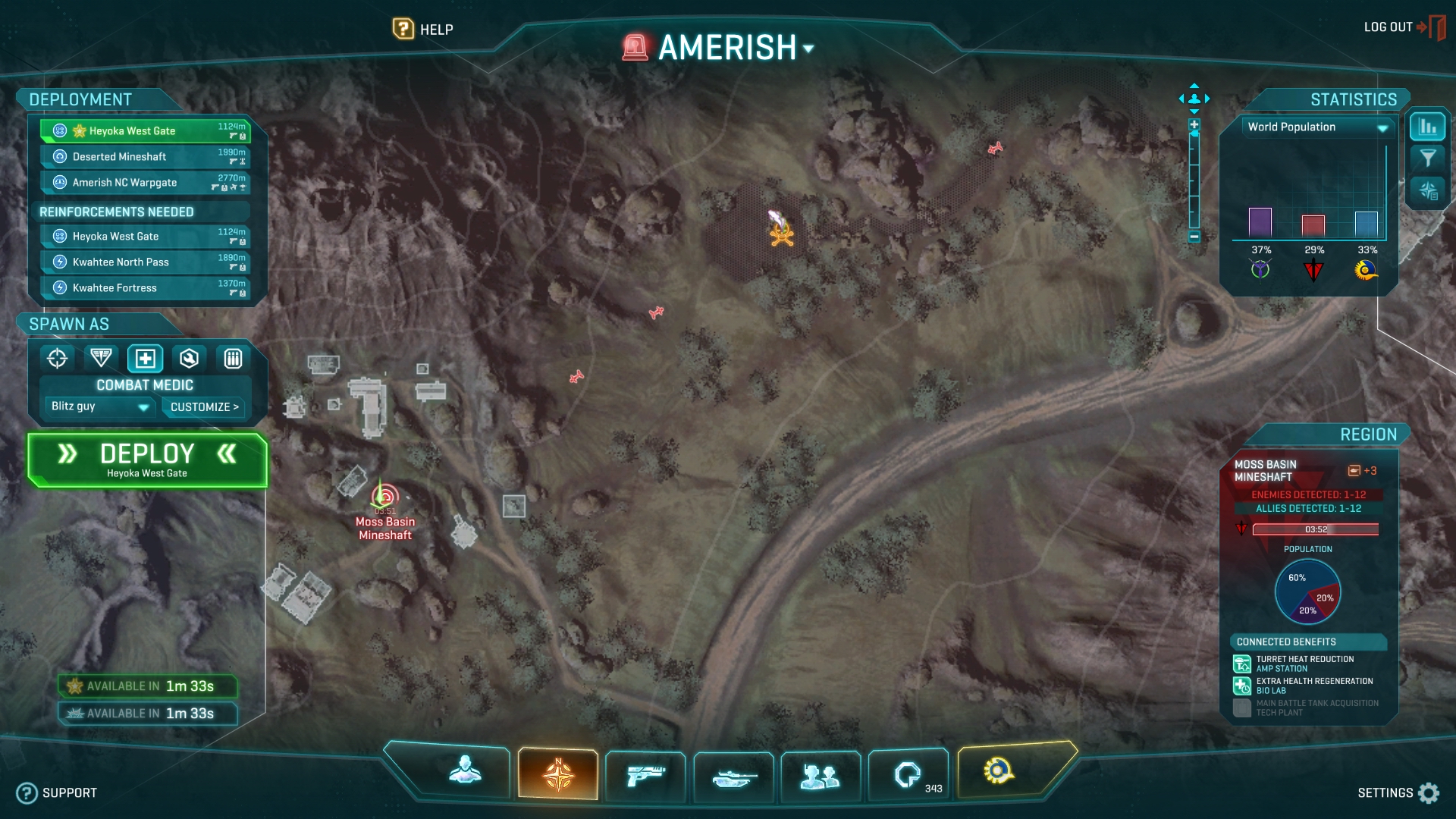
Task: Select Kwahtee North Pass reinforcement row
Action: point(144,262)
